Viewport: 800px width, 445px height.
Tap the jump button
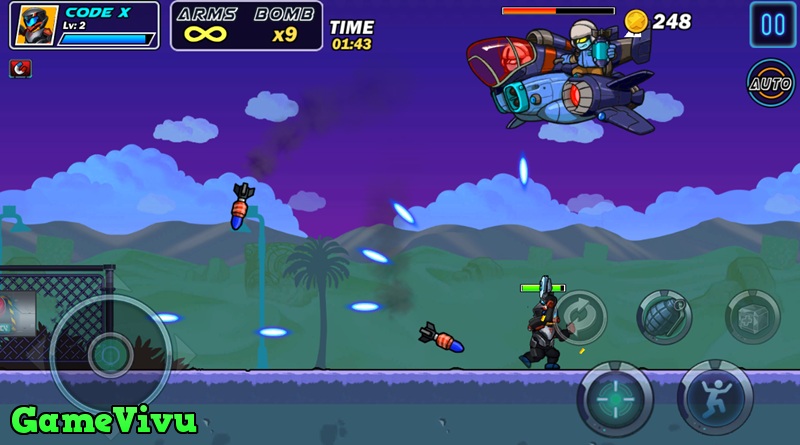coord(714,397)
